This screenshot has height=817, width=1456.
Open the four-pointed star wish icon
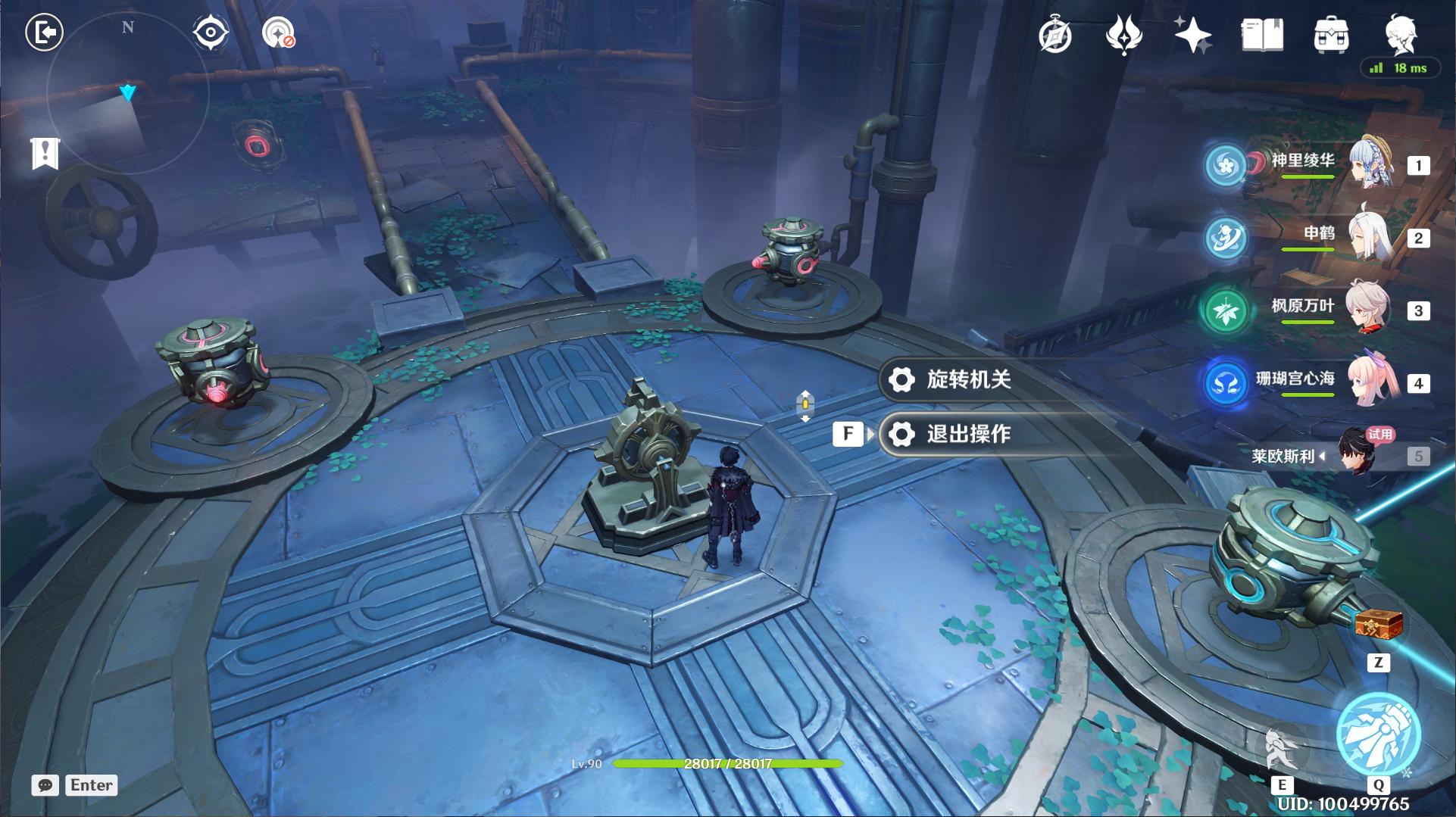[x=1192, y=36]
